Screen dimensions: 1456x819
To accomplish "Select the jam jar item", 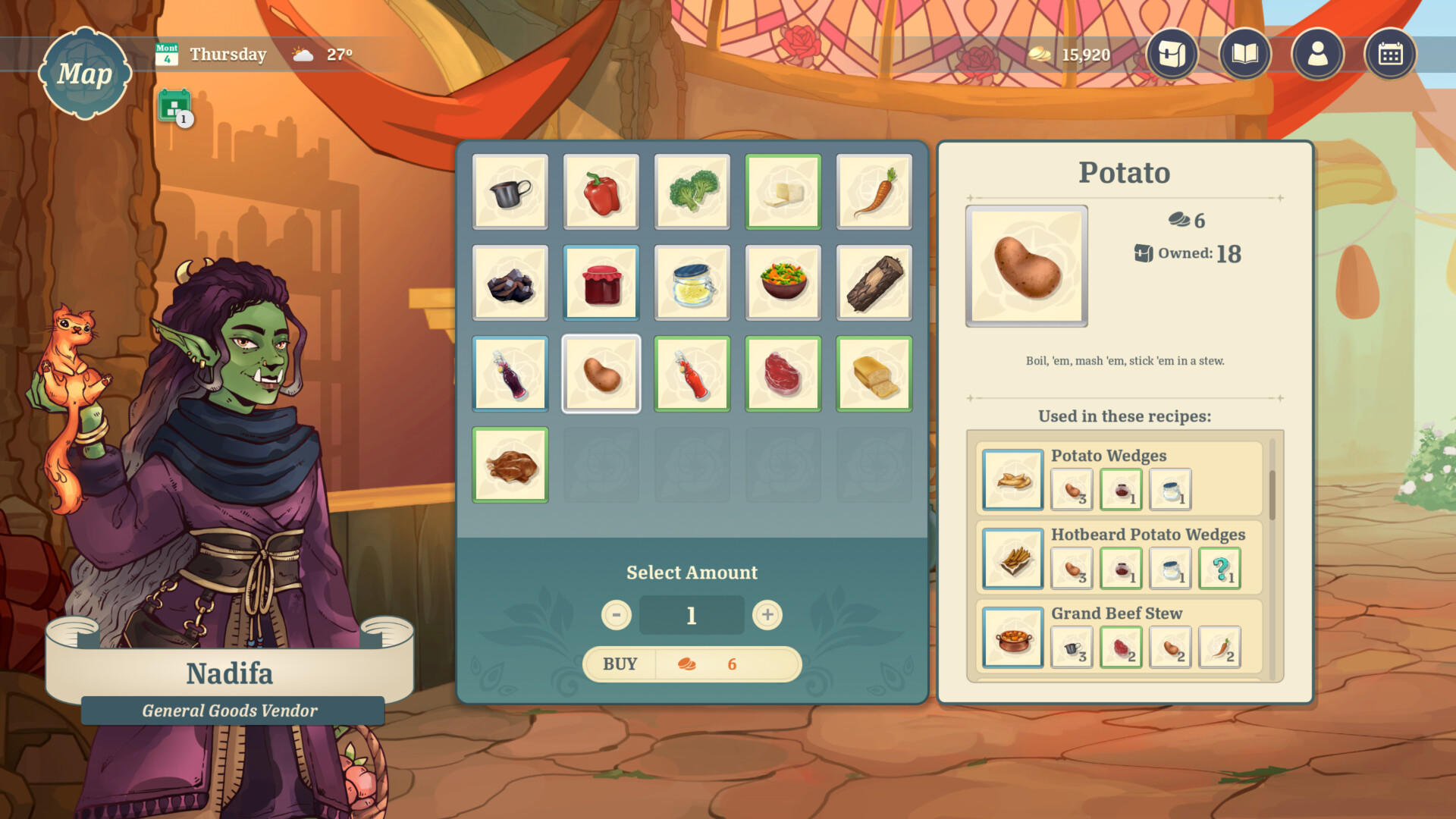I will pyautogui.click(x=601, y=283).
